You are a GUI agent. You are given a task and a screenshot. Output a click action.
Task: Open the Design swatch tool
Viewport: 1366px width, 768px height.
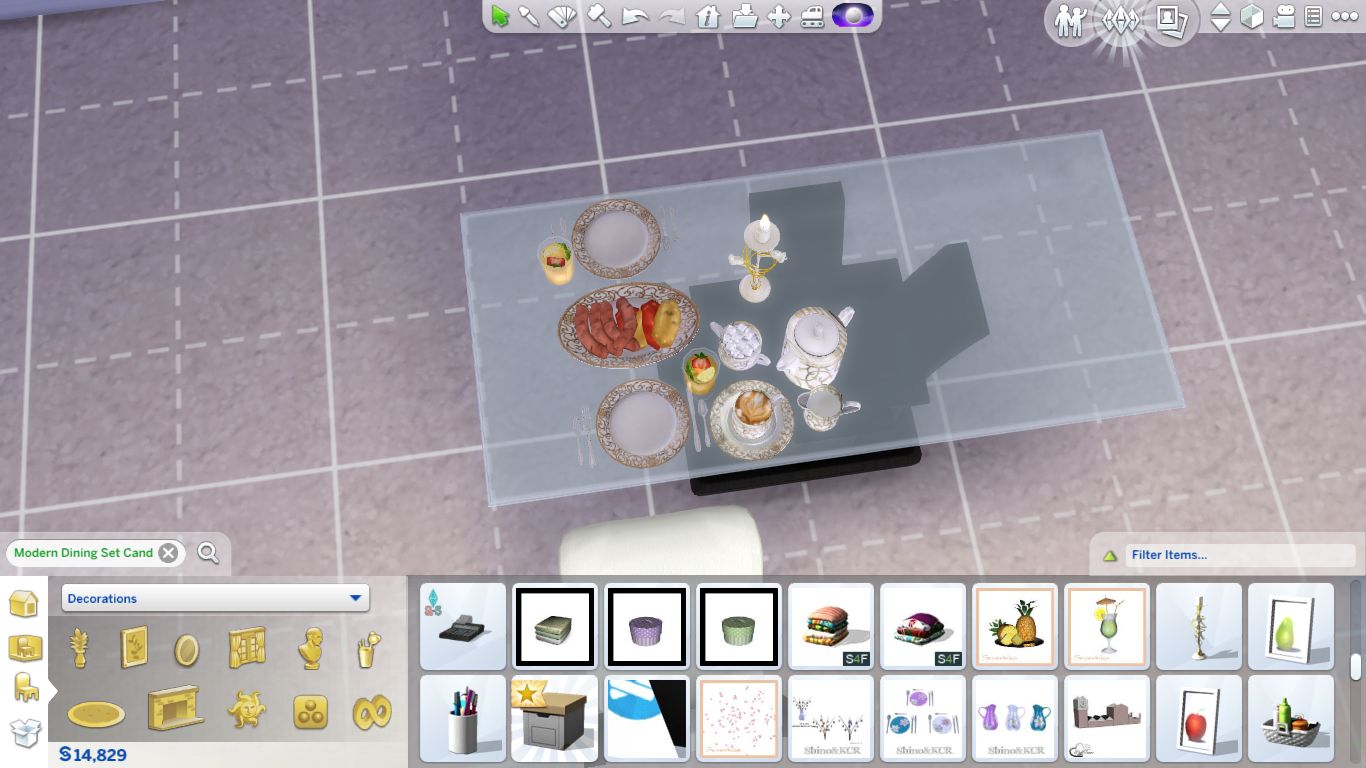[x=562, y=16]
